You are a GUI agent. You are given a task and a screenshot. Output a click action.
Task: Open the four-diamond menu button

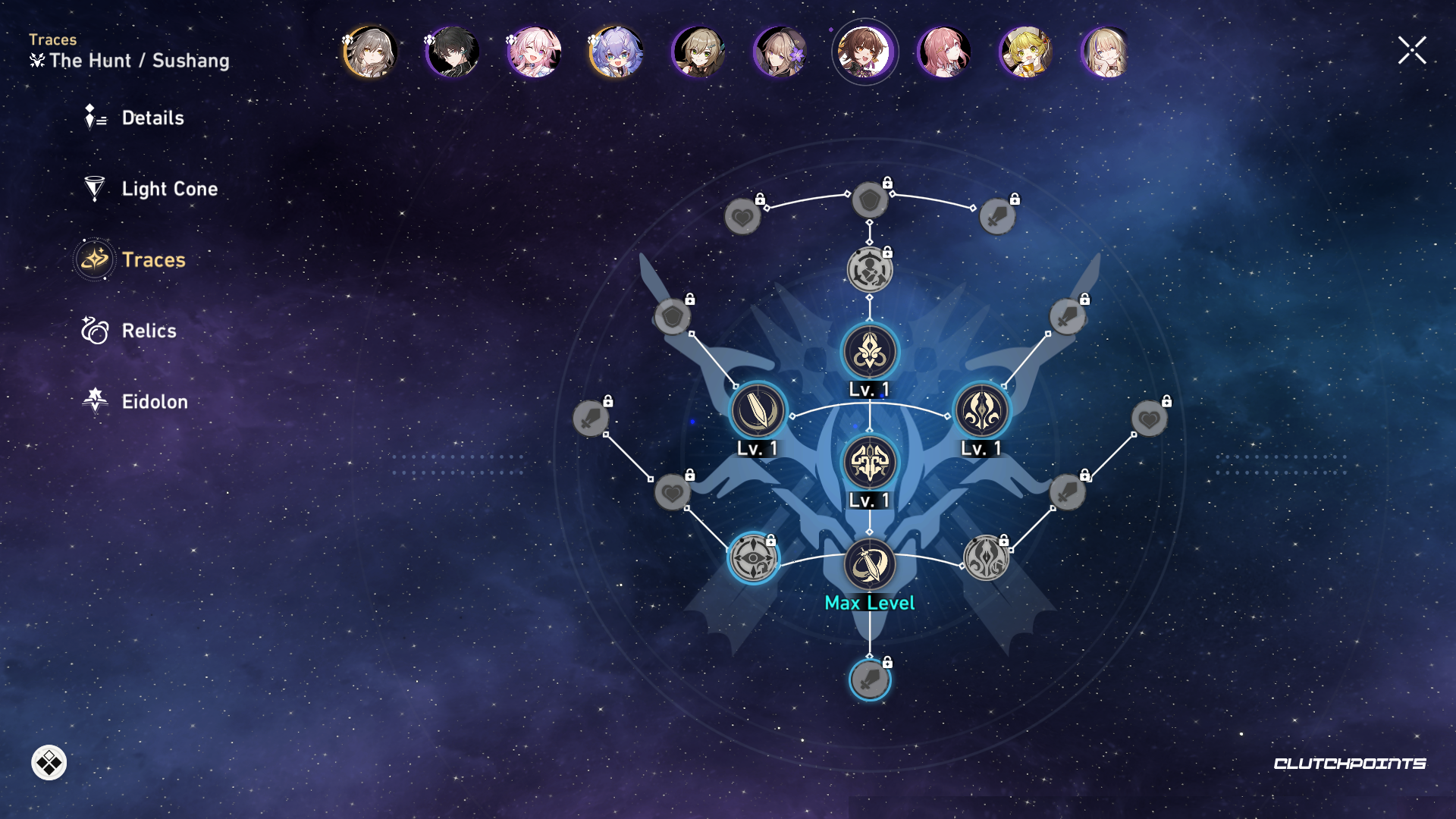(49, 763)
